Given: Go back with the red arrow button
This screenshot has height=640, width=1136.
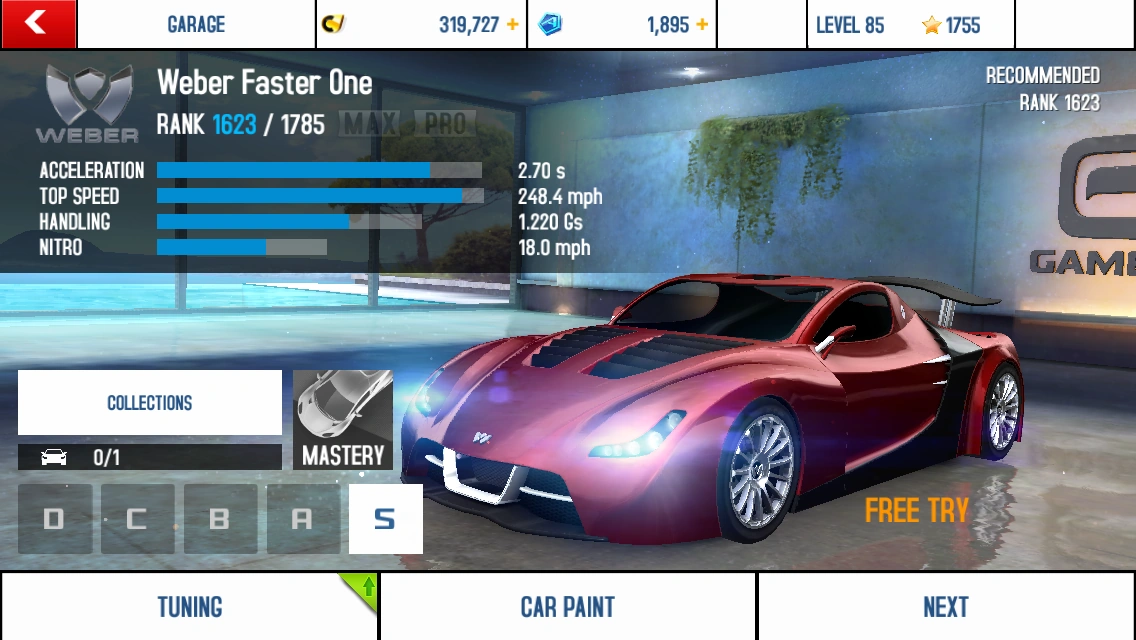Looking at the screenshot, I should click(x=38, y=24).
